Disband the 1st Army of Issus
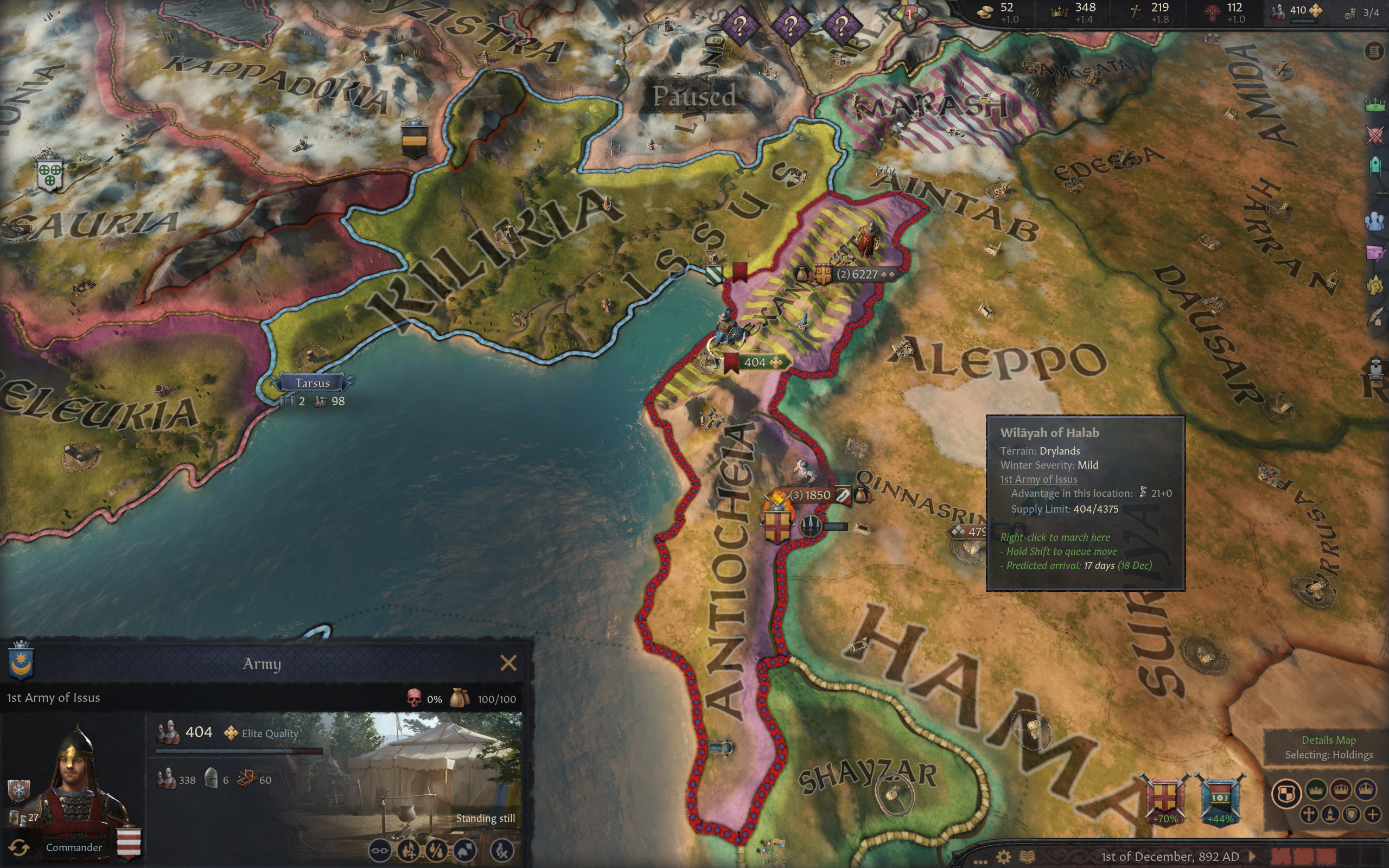Viewport: 1389px width, 868px height. (x=502, y=851)
